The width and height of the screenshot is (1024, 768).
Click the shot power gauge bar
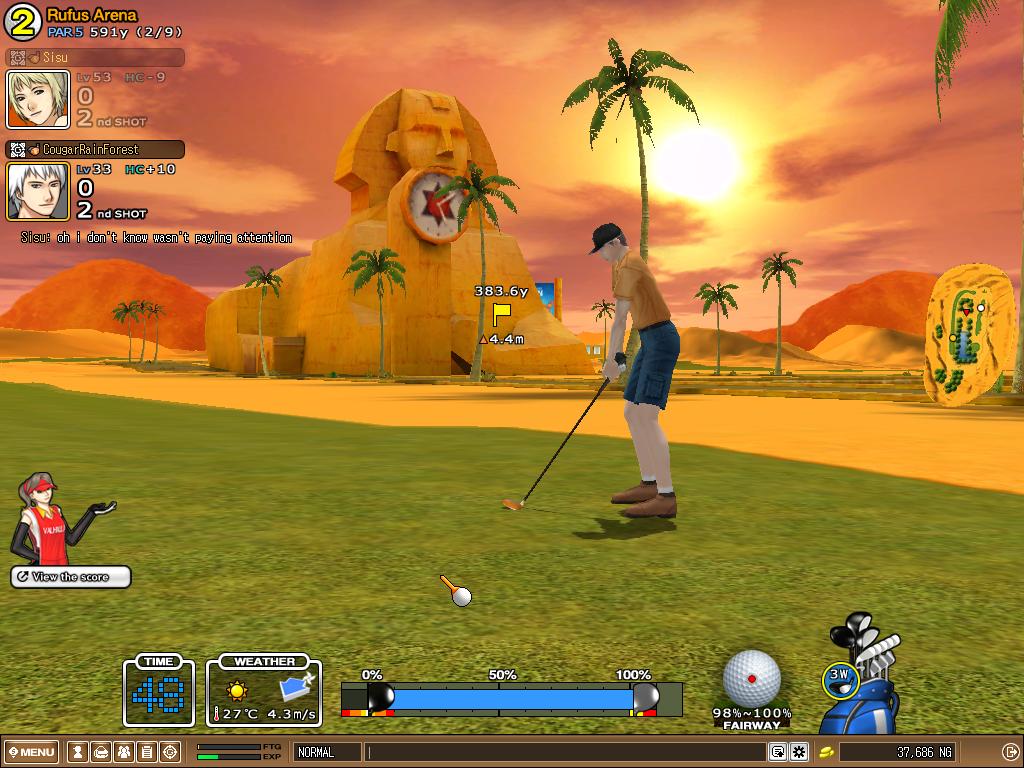tap(510, 698)
